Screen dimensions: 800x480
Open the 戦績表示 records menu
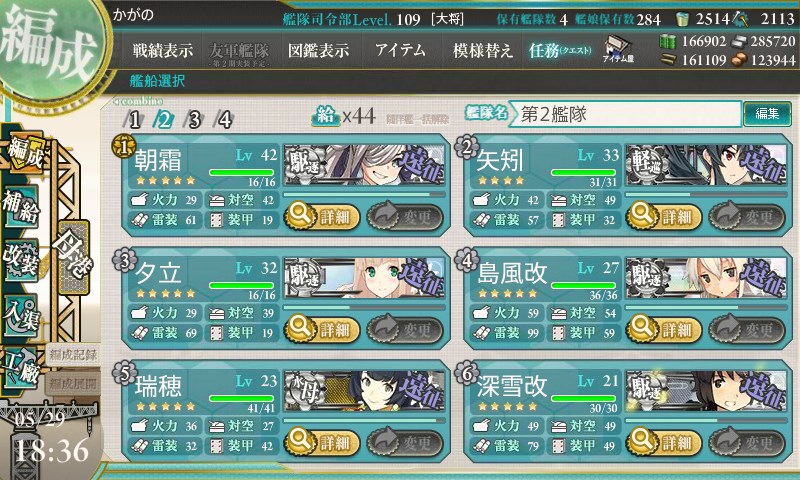tap(163, 49)
